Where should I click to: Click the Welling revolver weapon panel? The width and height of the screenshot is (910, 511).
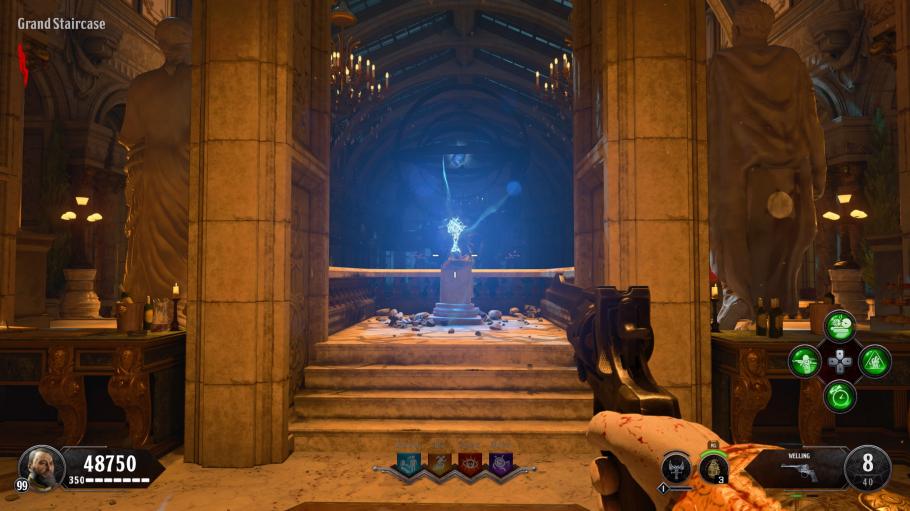(800, 468)
